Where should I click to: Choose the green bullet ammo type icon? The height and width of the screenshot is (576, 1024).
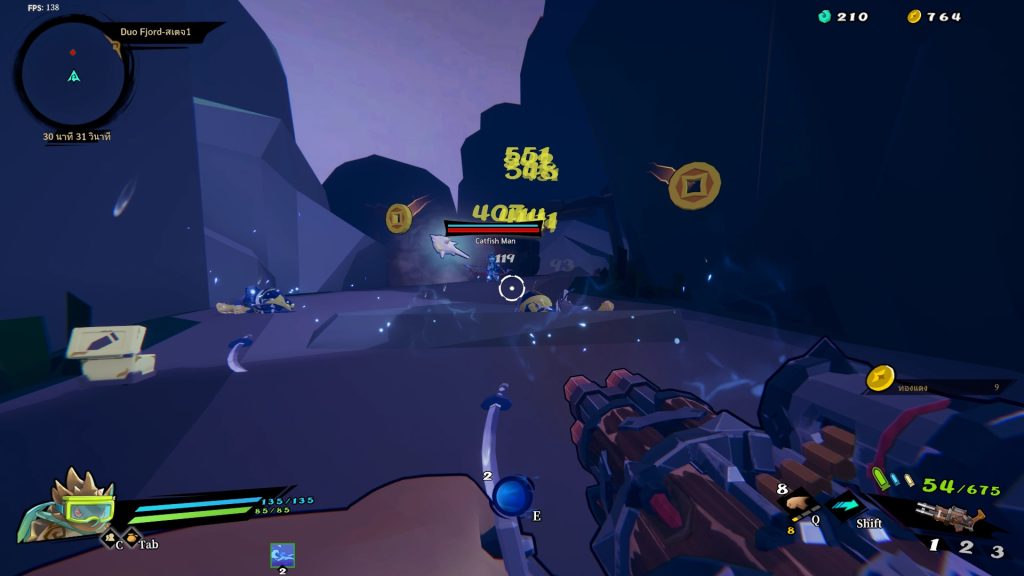click(880, 479)
